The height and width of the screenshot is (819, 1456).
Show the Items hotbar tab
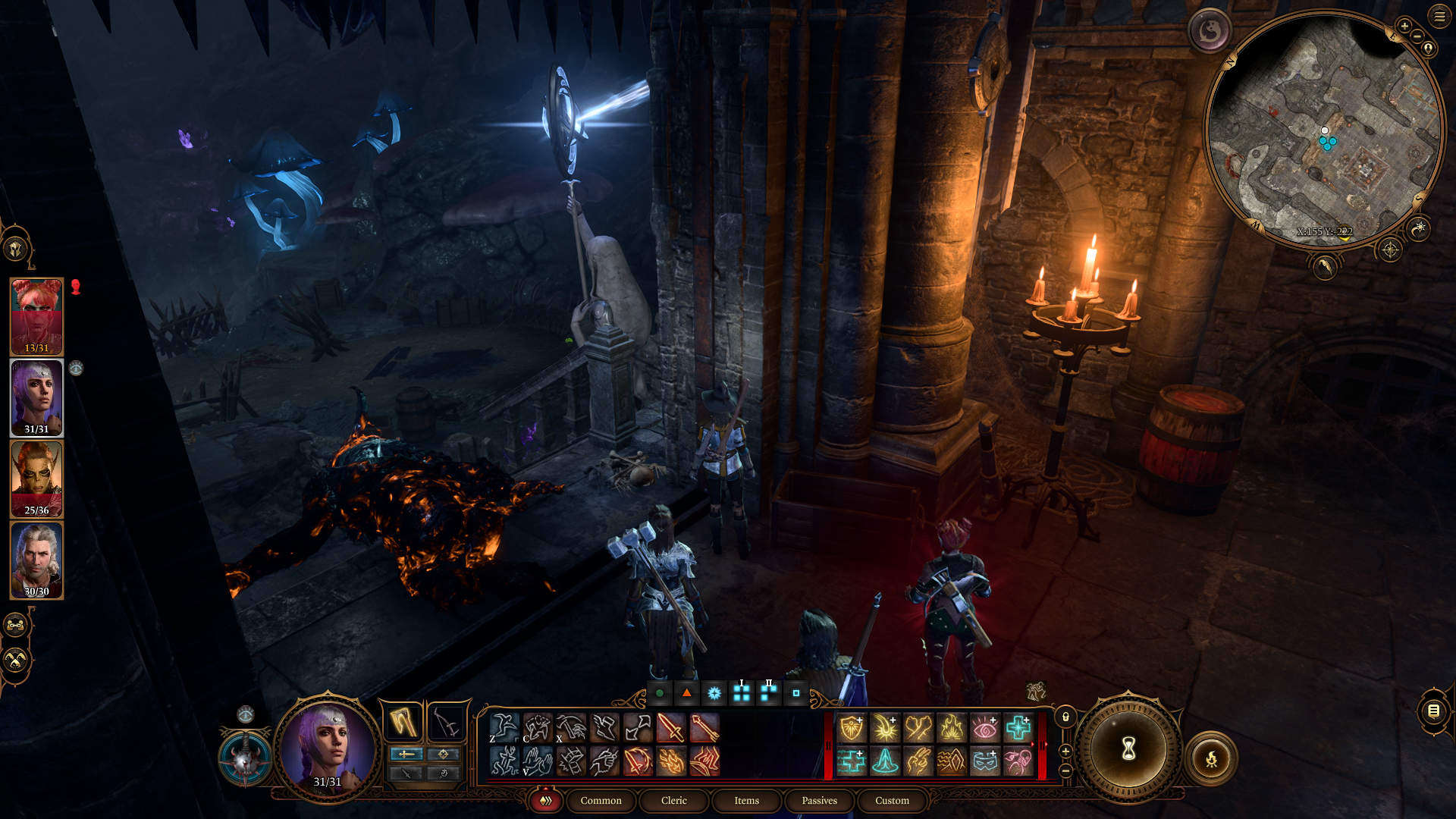[x=746, y=801]
